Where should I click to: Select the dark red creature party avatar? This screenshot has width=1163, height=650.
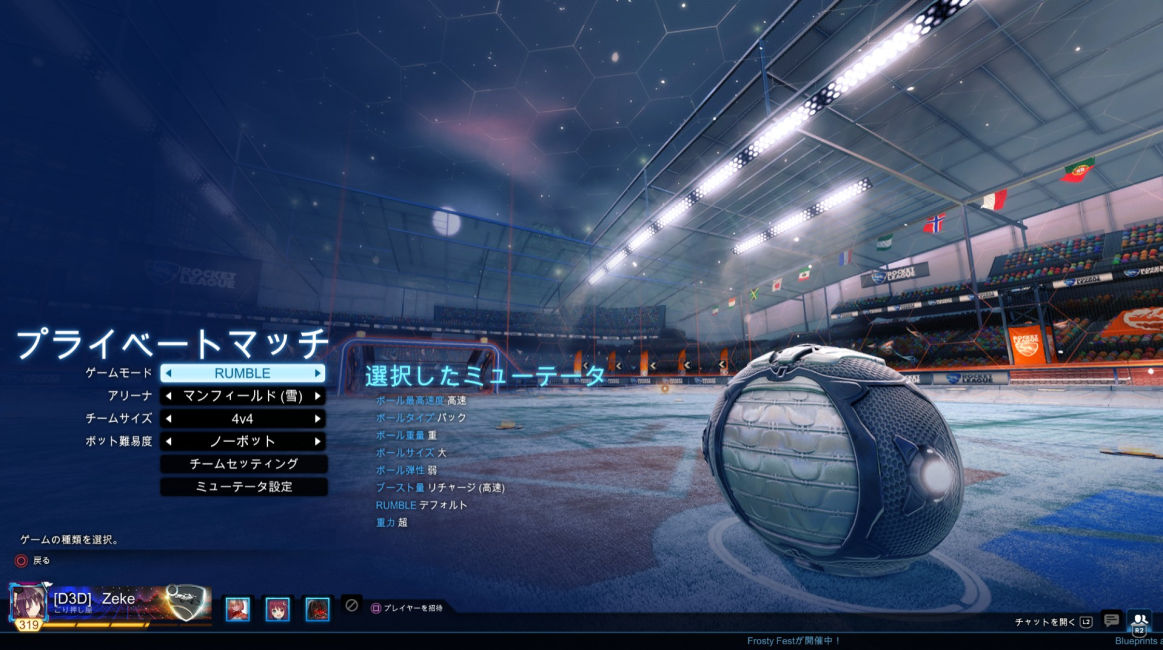[x=317, y=609]
